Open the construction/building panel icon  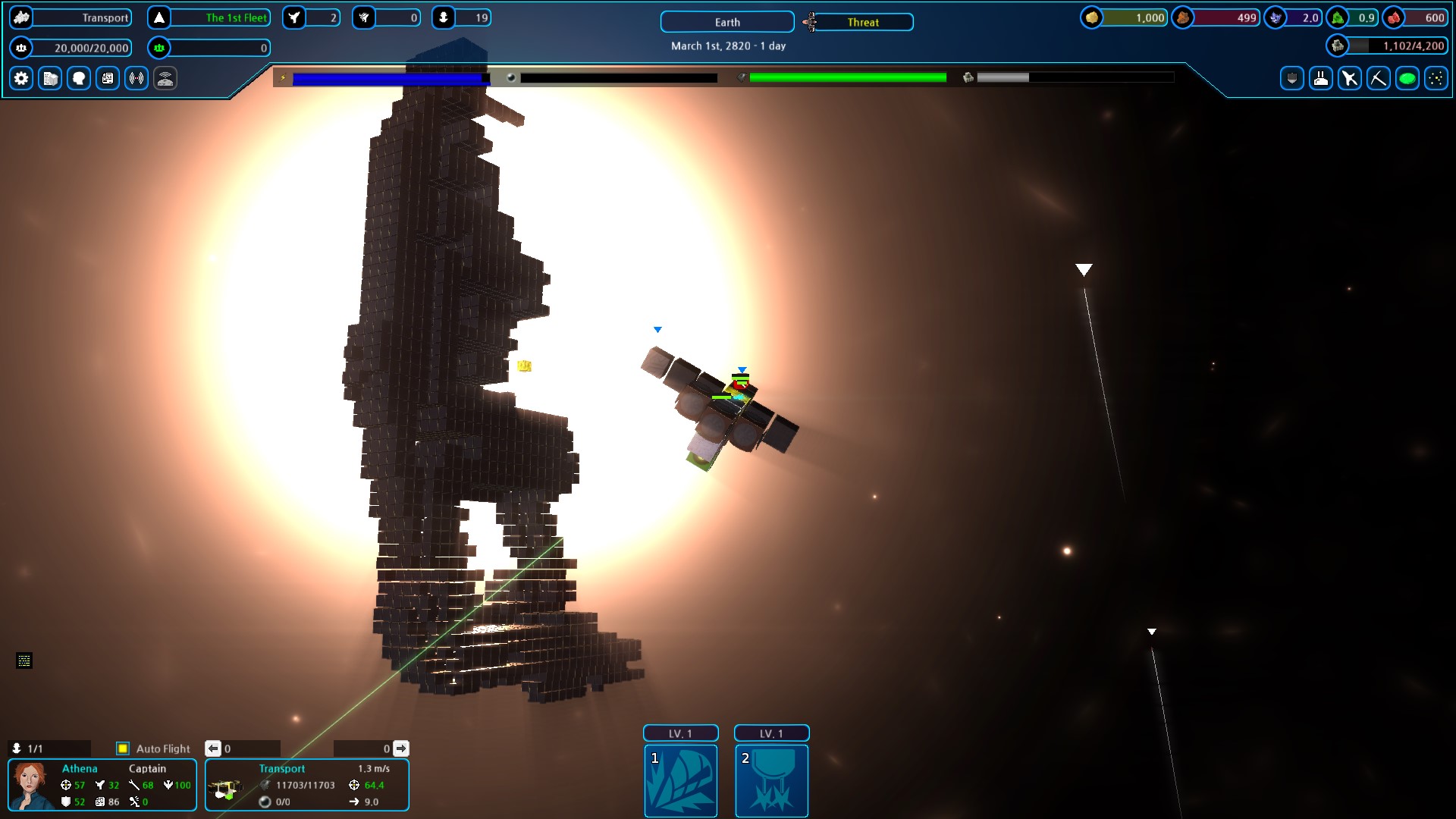[x=49, y=78]
